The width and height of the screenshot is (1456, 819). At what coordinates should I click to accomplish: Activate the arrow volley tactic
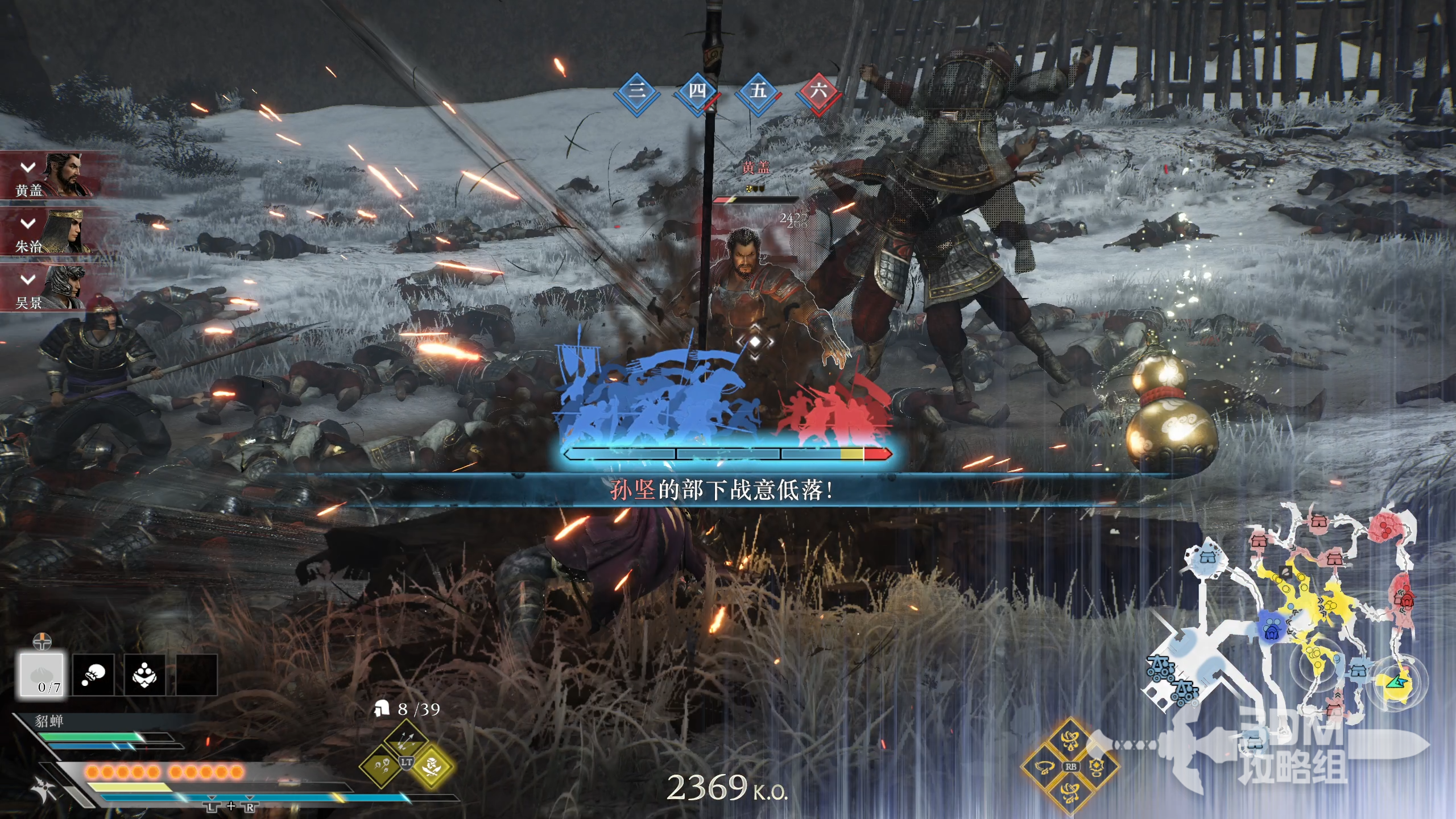(x=406, y=740)
